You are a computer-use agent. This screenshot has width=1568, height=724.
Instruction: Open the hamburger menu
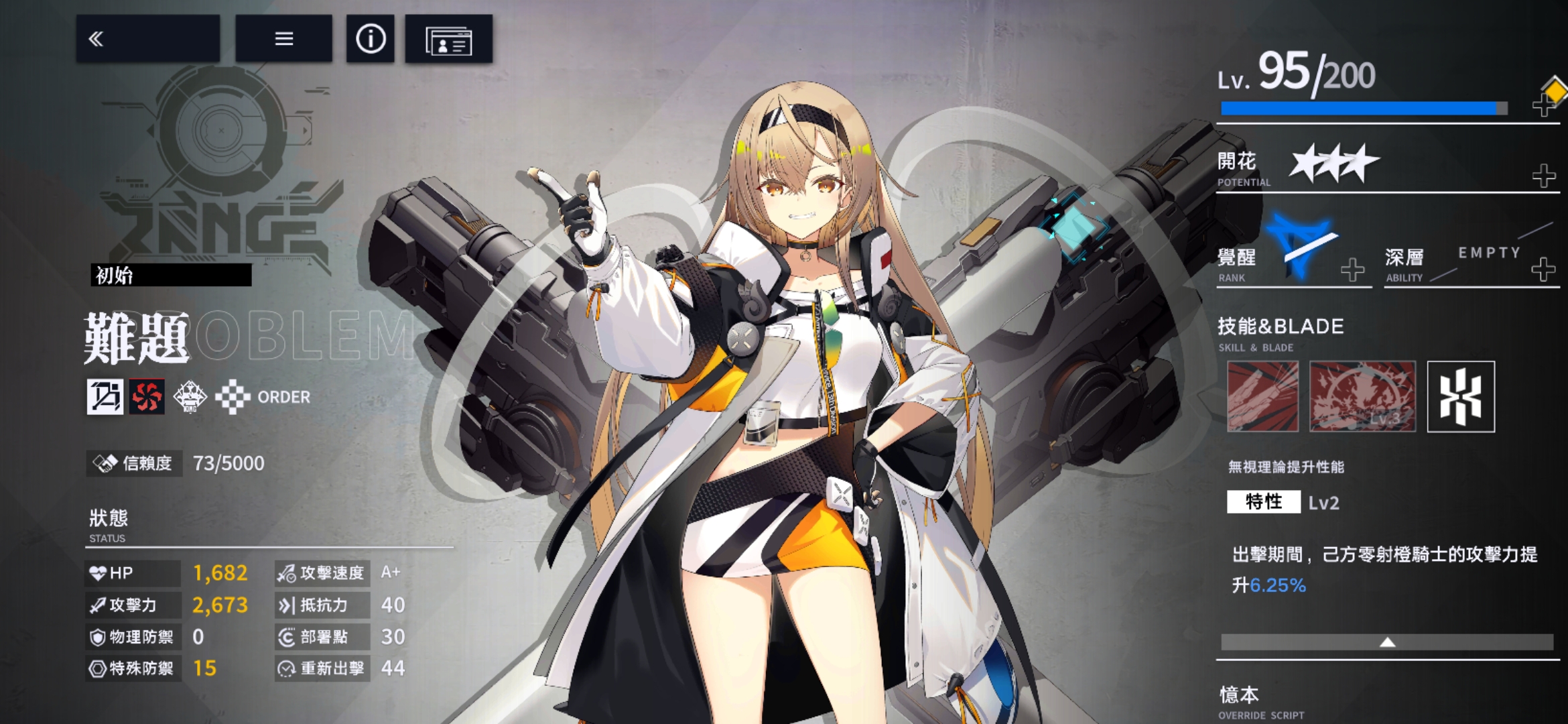[x=283, y=39]
